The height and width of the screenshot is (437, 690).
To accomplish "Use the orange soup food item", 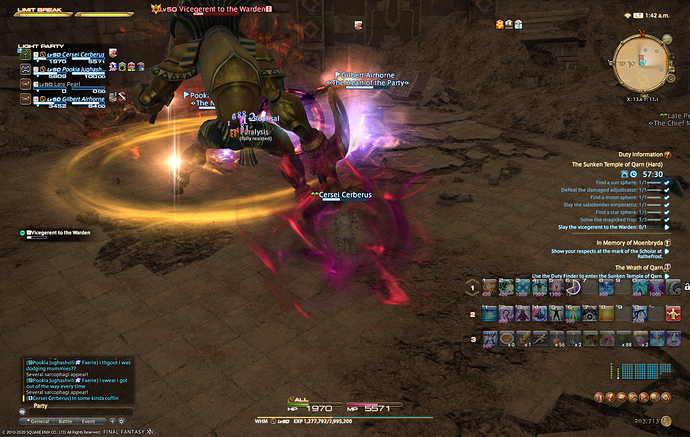I will pos(508,339).
